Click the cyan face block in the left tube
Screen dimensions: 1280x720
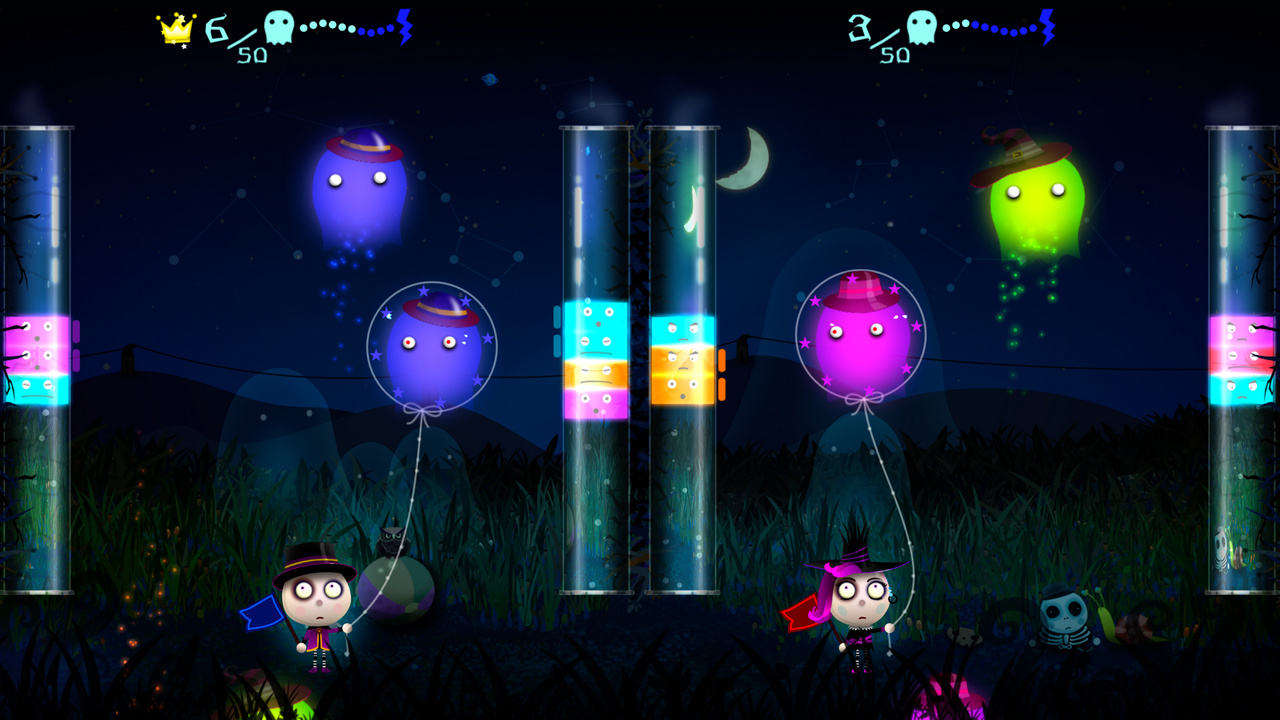35,390
